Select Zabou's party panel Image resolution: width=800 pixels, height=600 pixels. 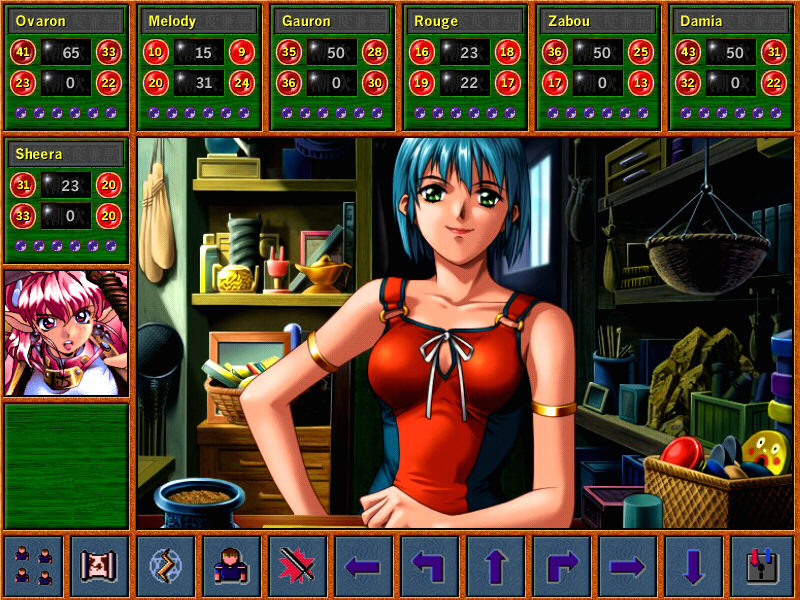pyautogui.click(x=598, y=67)
